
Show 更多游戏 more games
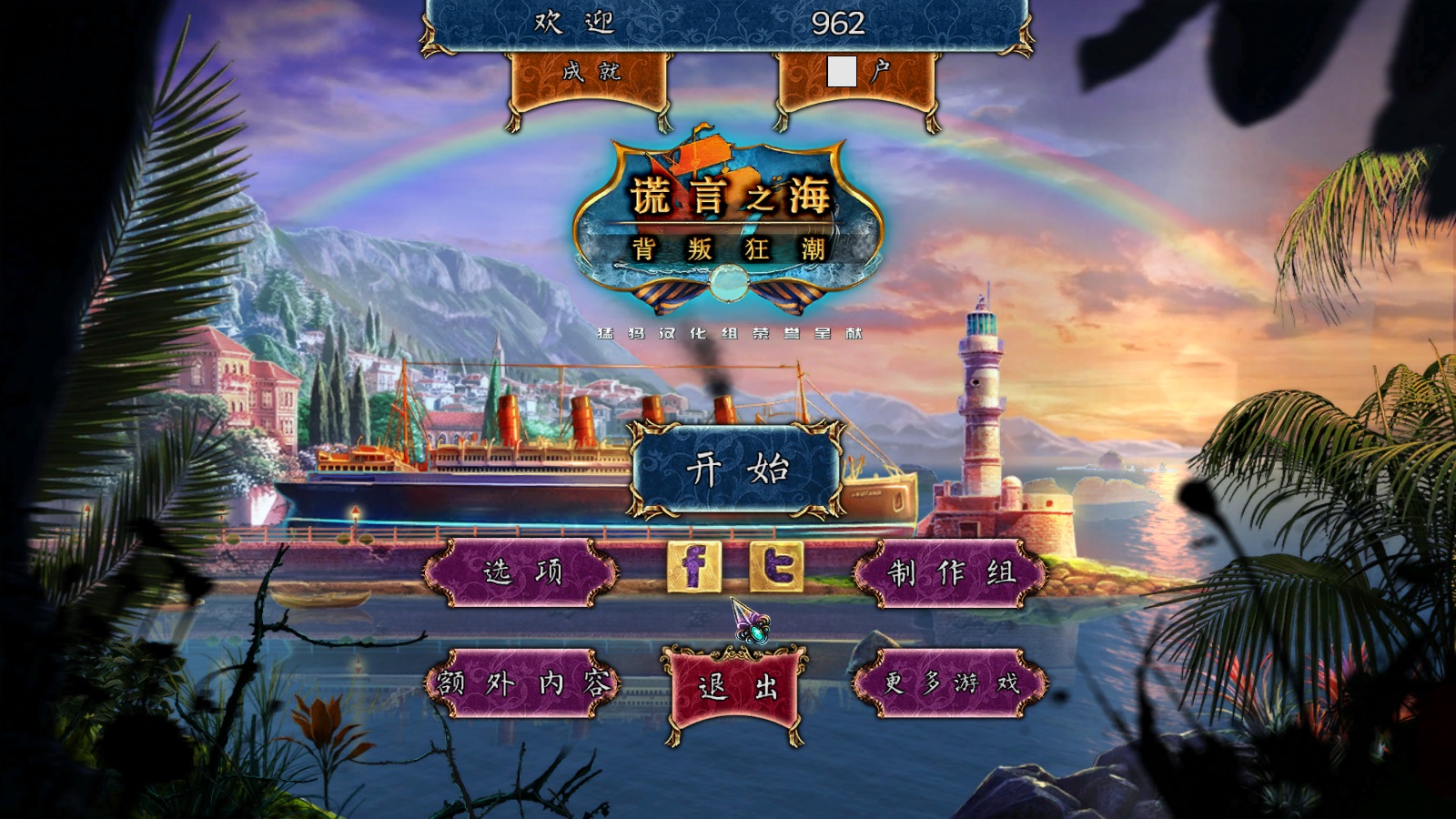click(951, 682)
